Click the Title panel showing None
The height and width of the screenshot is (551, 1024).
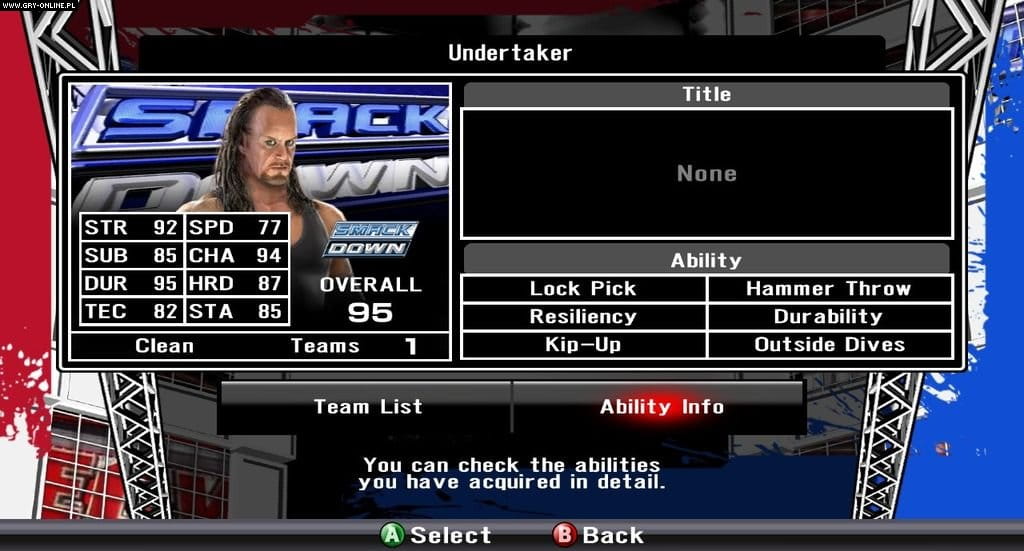[x=706, y=173]
